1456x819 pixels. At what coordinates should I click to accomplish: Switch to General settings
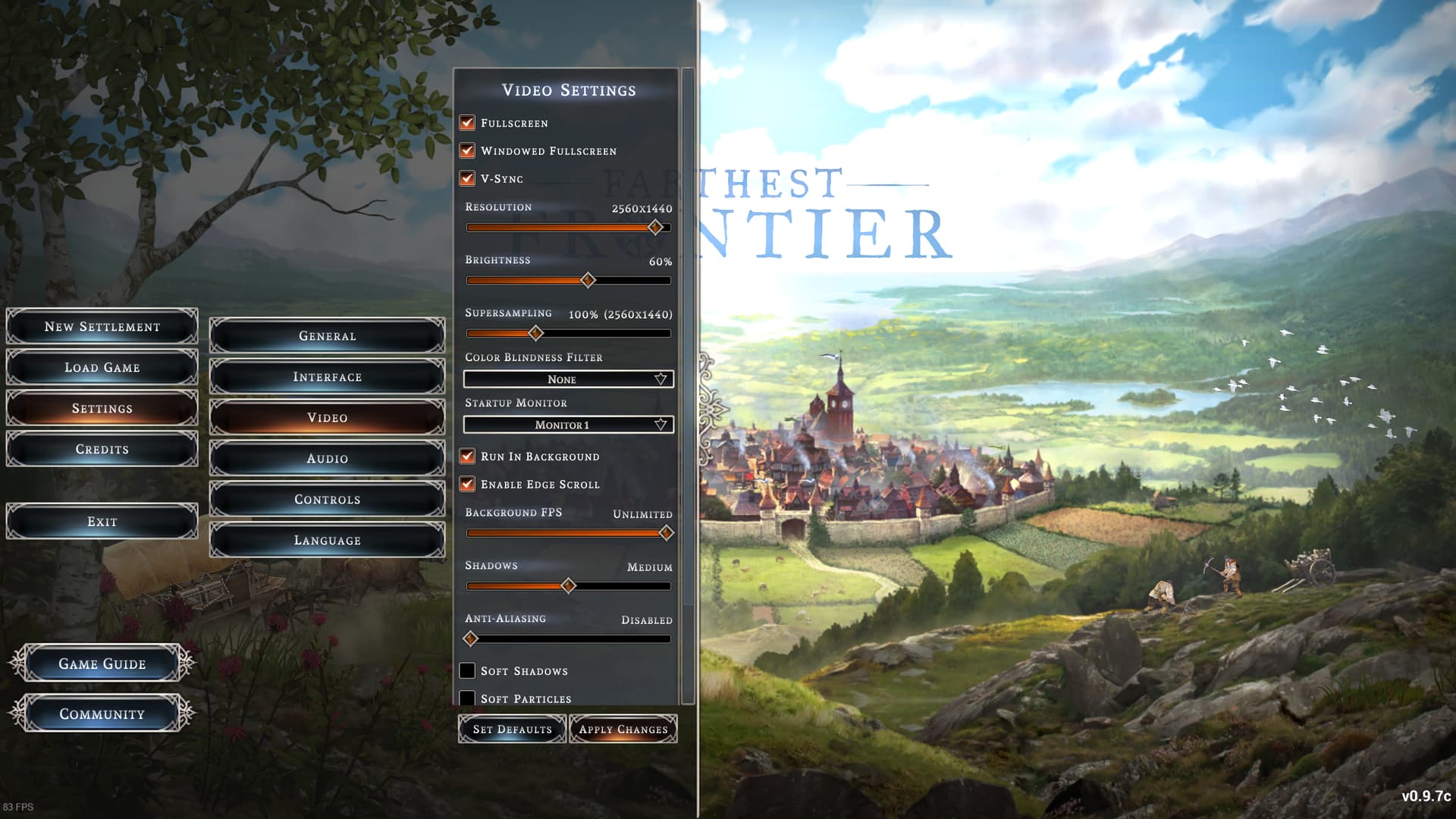[x=327, y=336]
